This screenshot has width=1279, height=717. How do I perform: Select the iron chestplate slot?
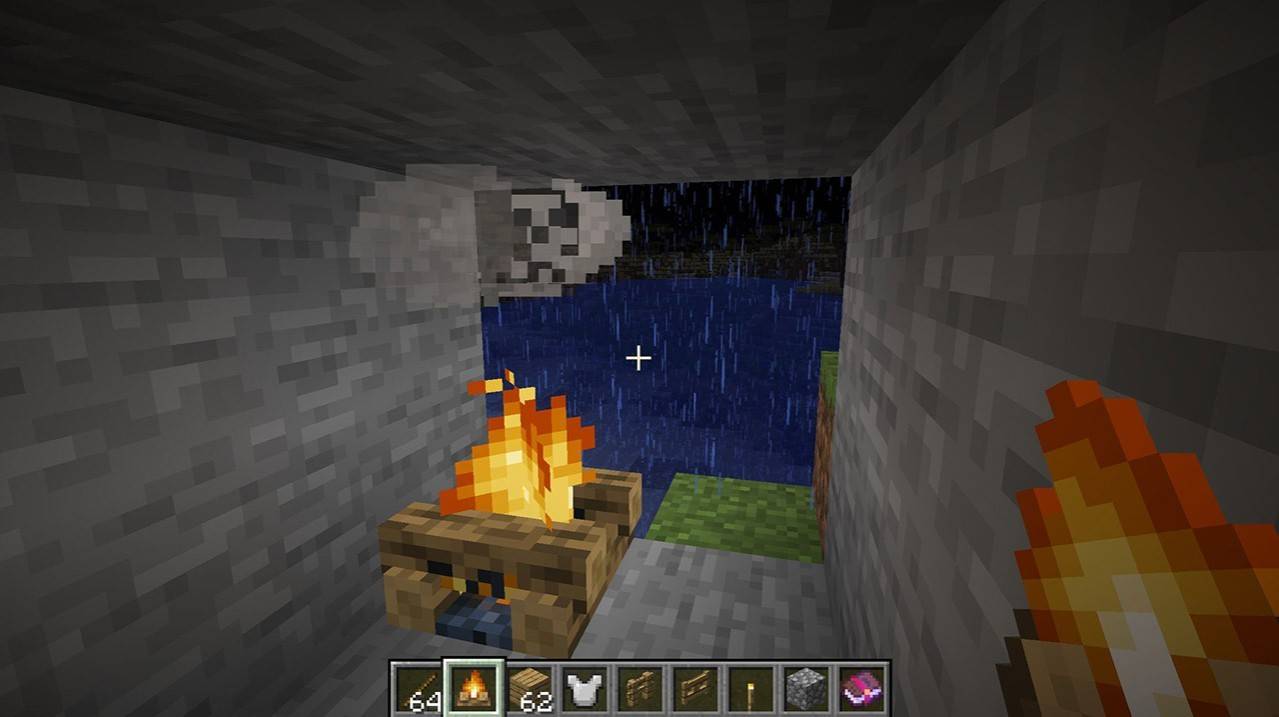(x=585, y=689)
